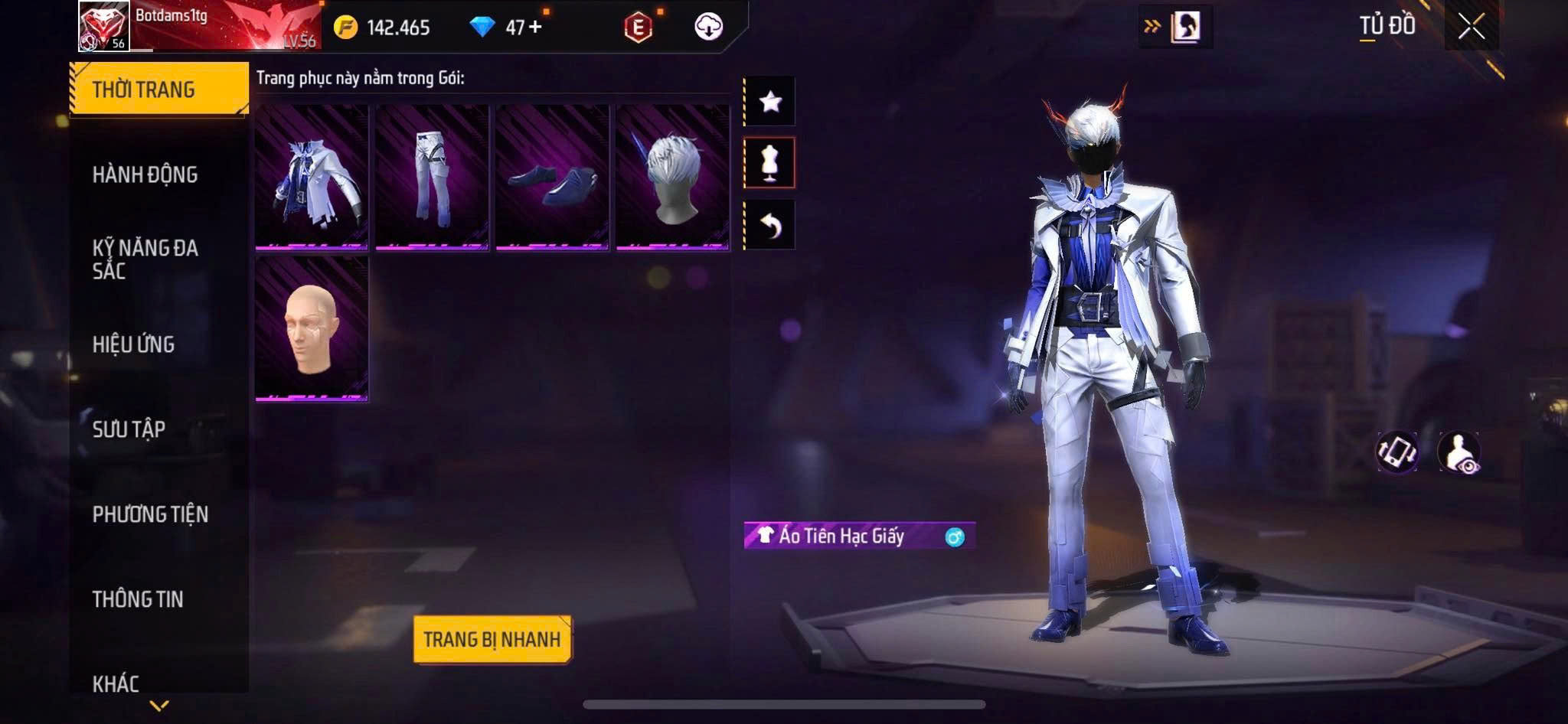Open the star favorites button
Viewport: 1568px width, 724px height.
click(x=770, y=101)
